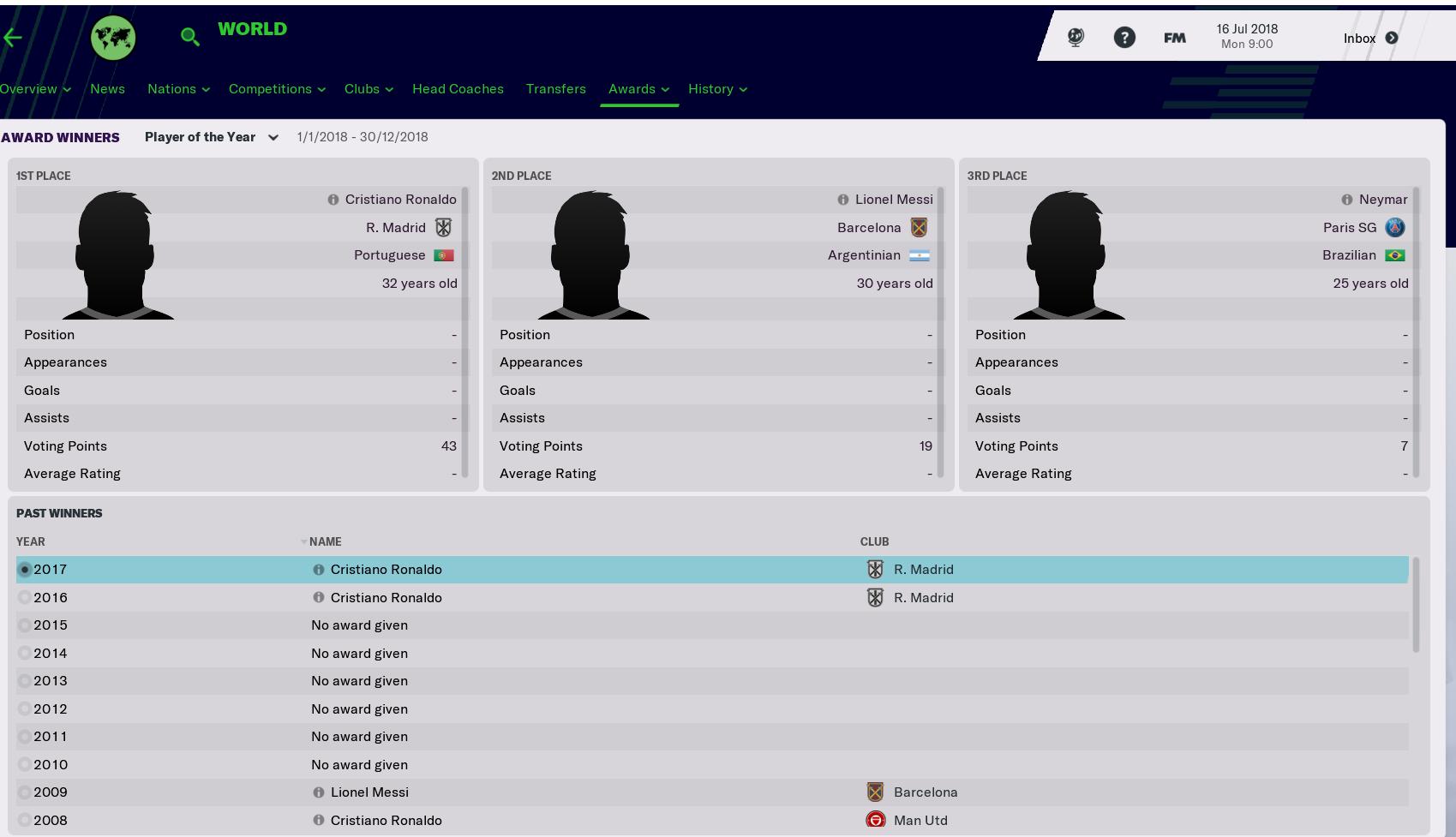Open Lionel Messi's second place profile
Viewport: 1456px width, 837px height.
pyautogui.click(x=893, y=200)
